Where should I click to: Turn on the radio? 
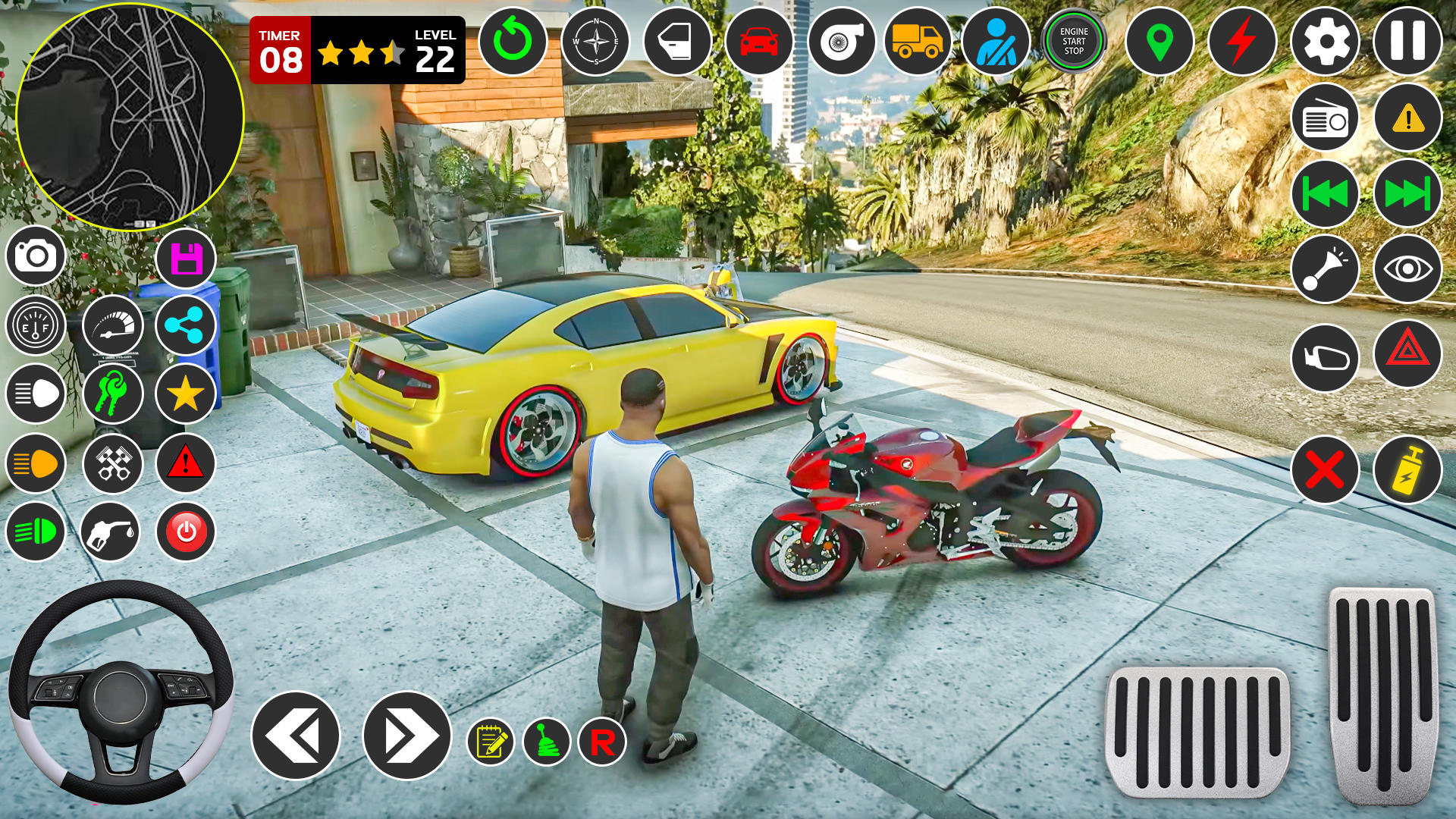click(x=1325, y=119)
